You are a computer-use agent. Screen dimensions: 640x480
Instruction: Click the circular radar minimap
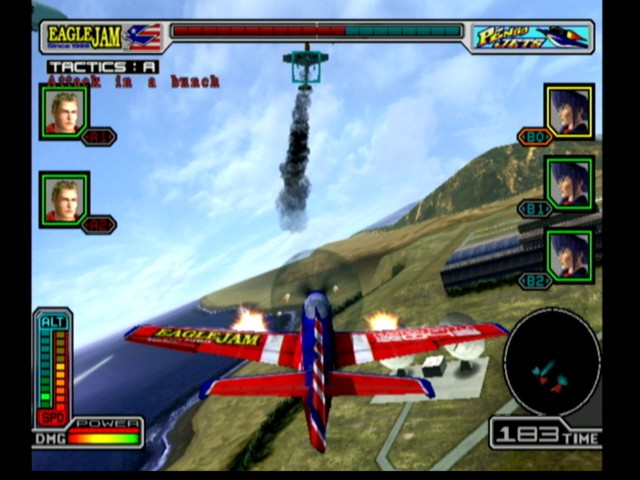(551, 362)
